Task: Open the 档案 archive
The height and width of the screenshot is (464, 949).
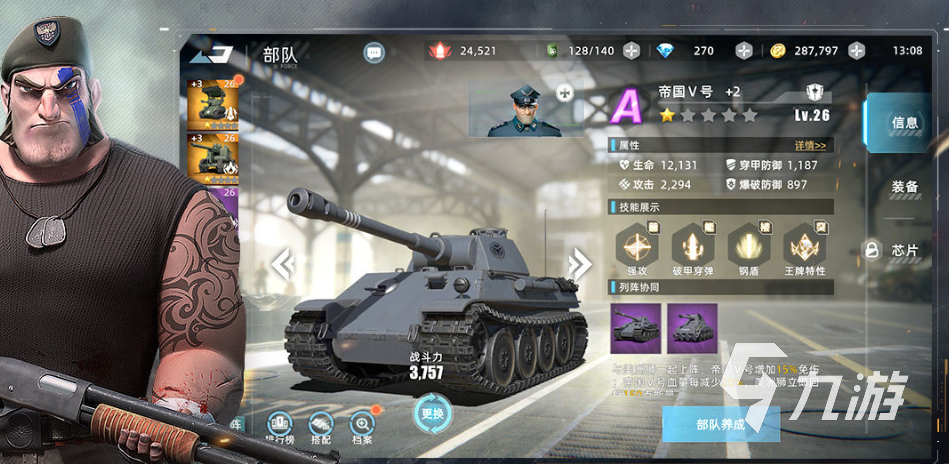Action: pyautogui.click(x=362, y=428)
